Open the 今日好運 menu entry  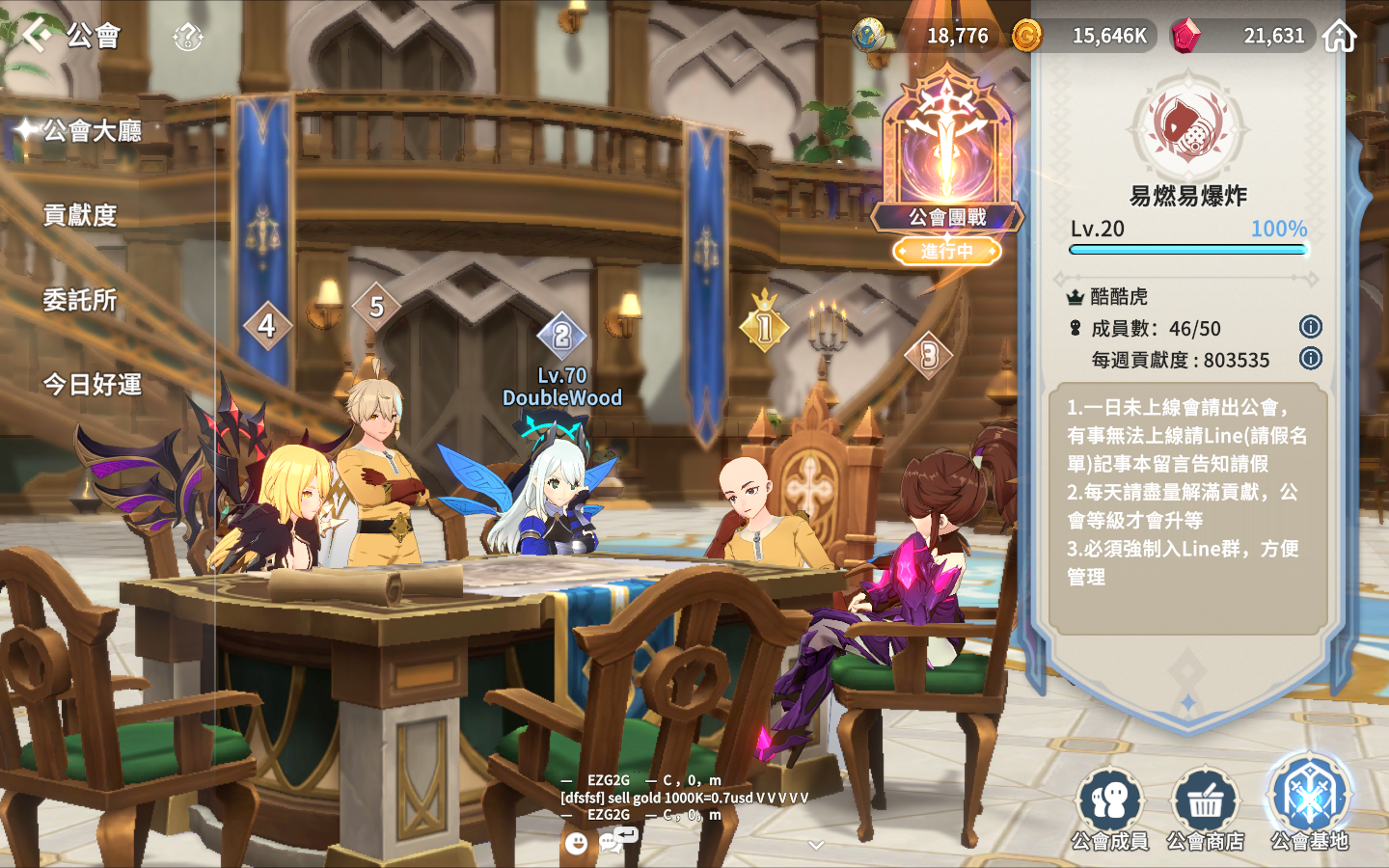tap(92, 385)
